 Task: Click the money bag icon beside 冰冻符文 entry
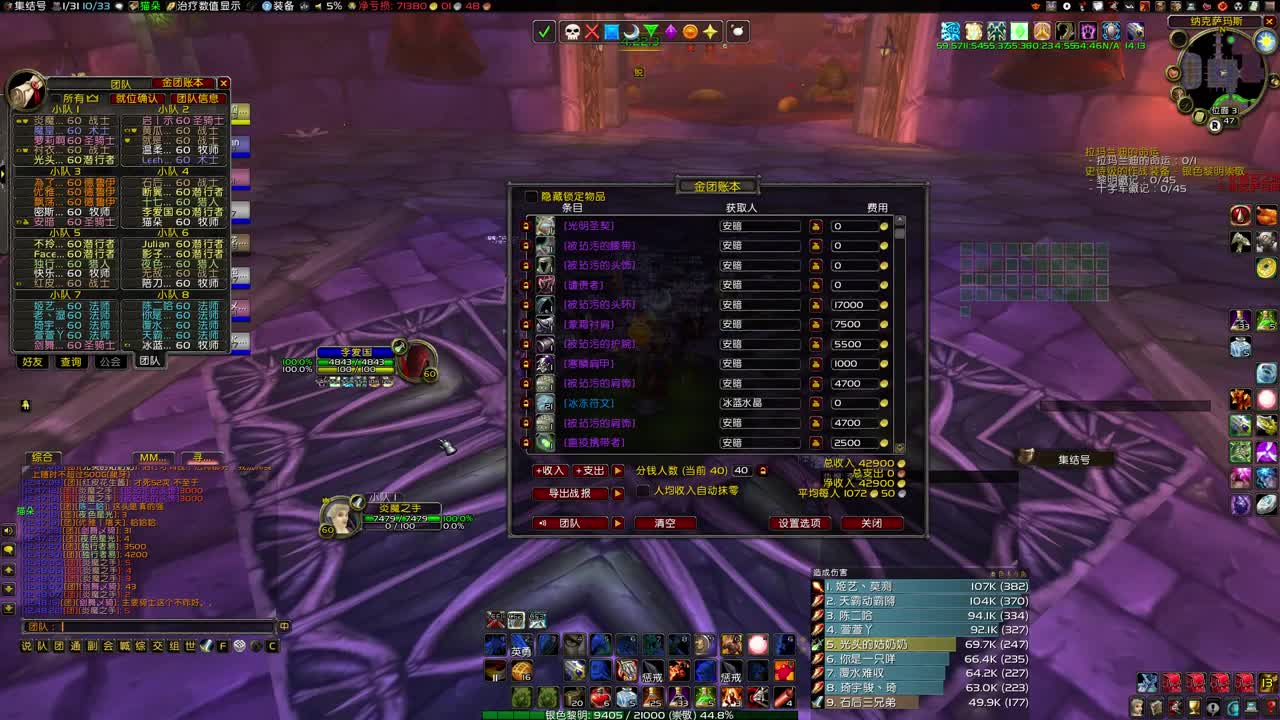(816, 404)
